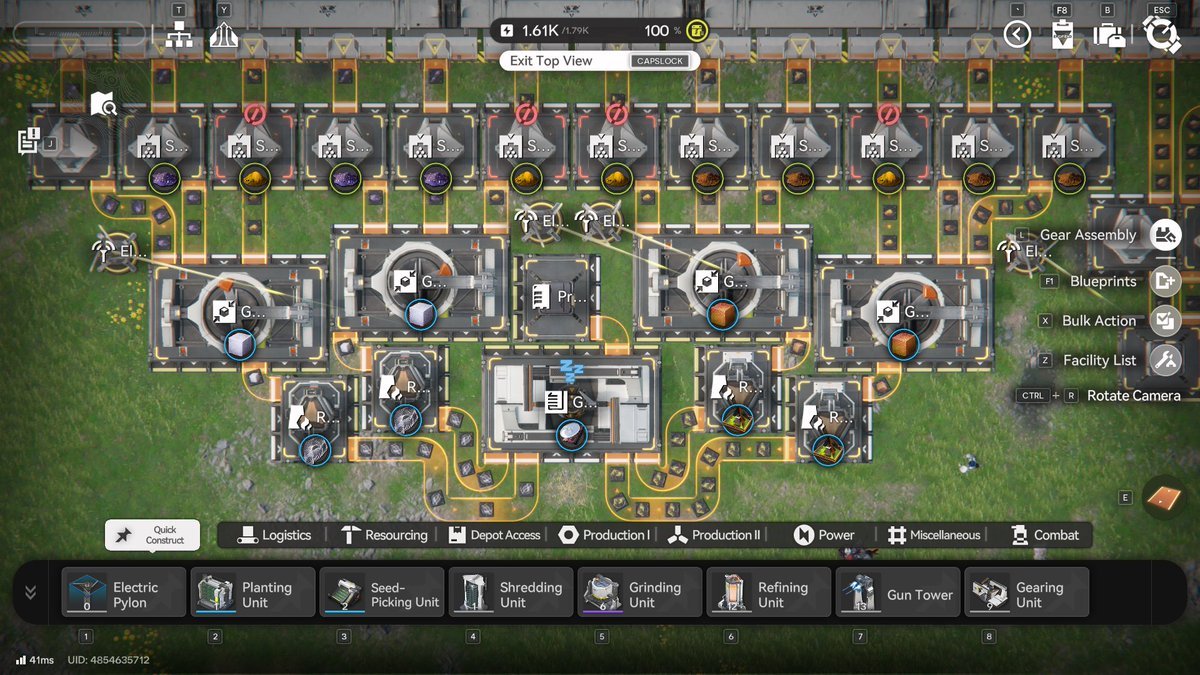Open the Logistics build category
This screenshot has width=1200, height=675.
click(275, 535)
